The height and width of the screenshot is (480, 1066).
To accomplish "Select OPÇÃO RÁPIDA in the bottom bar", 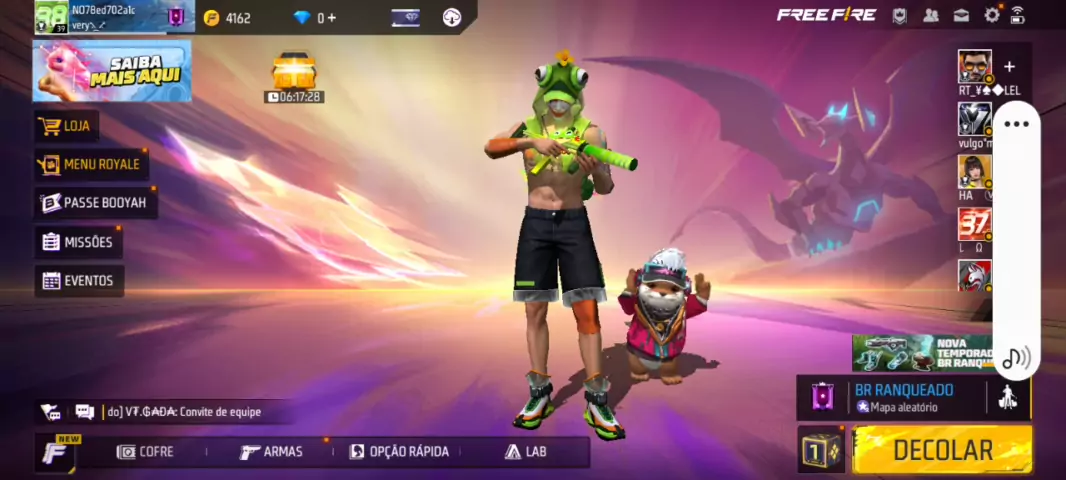I will (x=399, y=452).
